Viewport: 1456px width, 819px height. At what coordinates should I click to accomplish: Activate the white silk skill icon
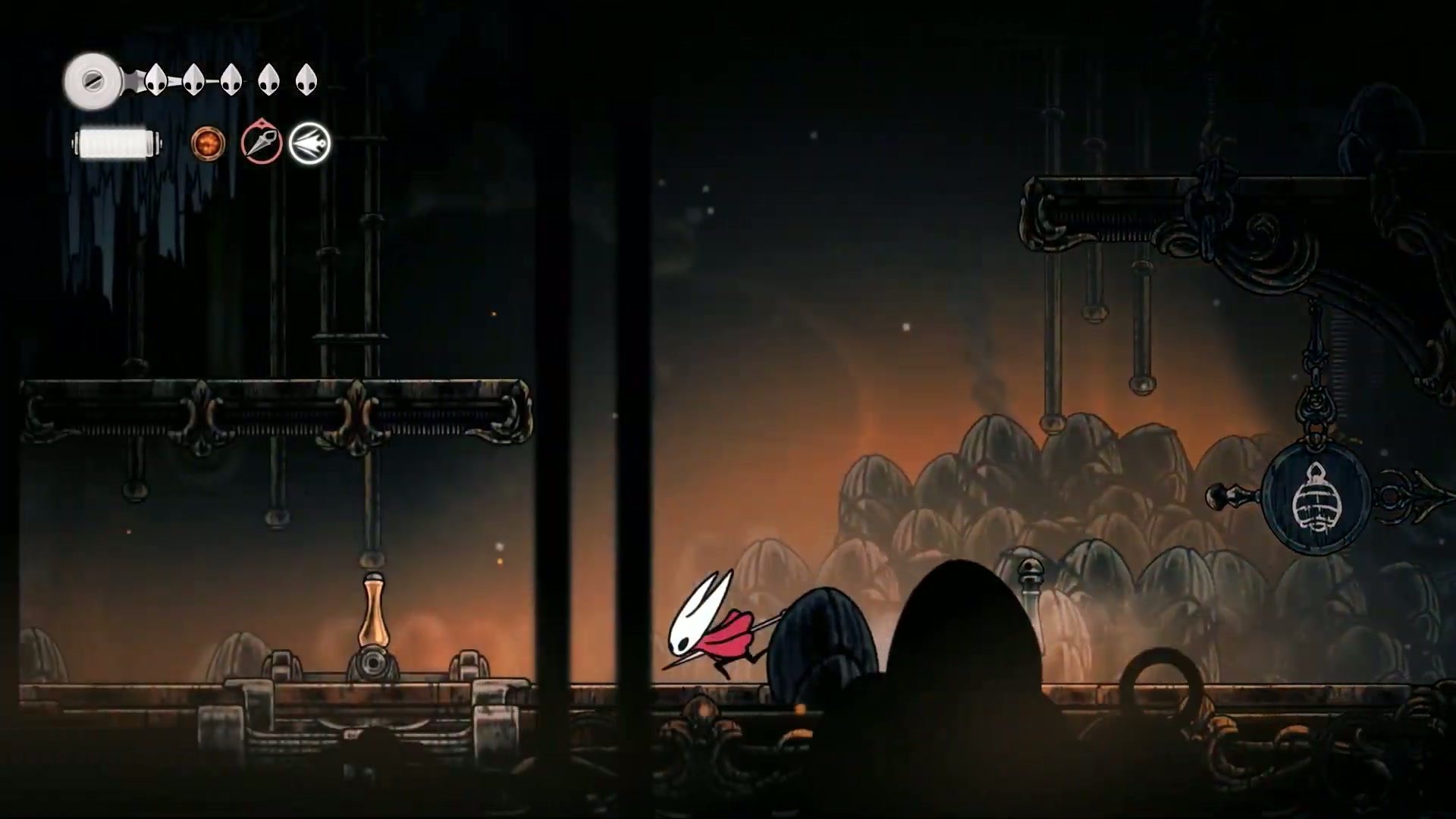click(309, 143)
